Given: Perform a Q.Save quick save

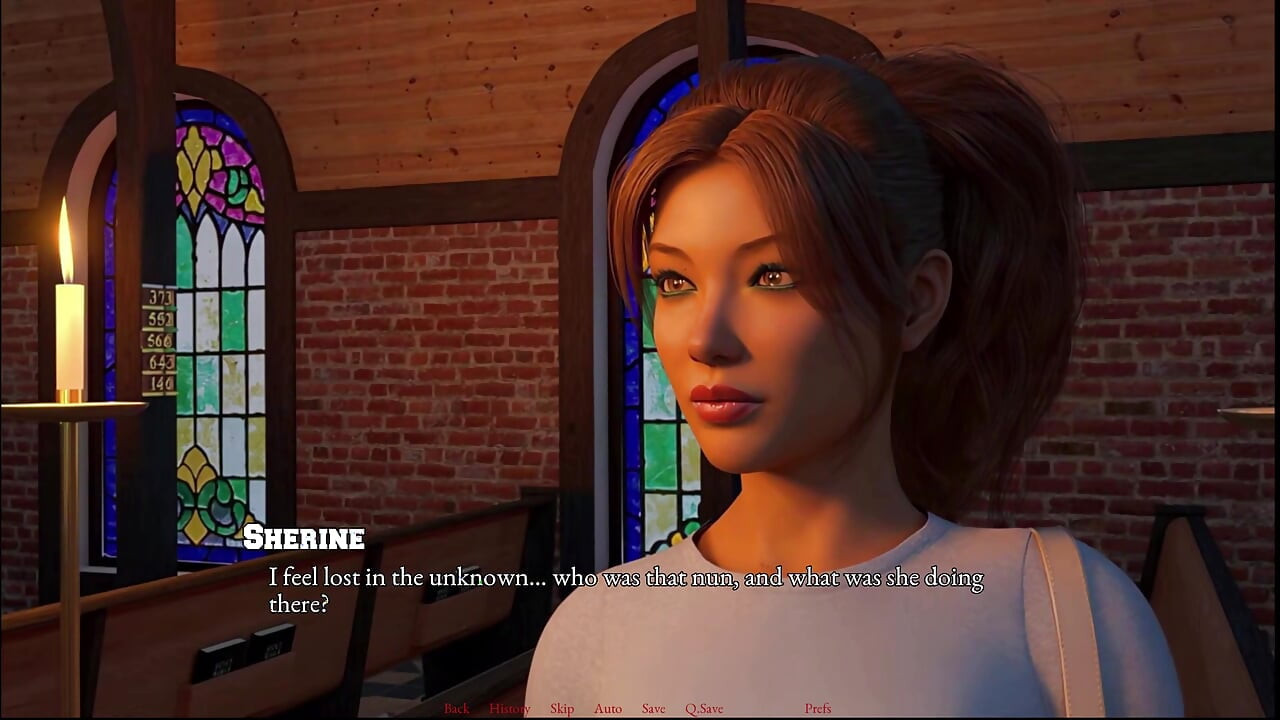Looking at the screenshot, I should pyautogui.click(x=705, y=708).
